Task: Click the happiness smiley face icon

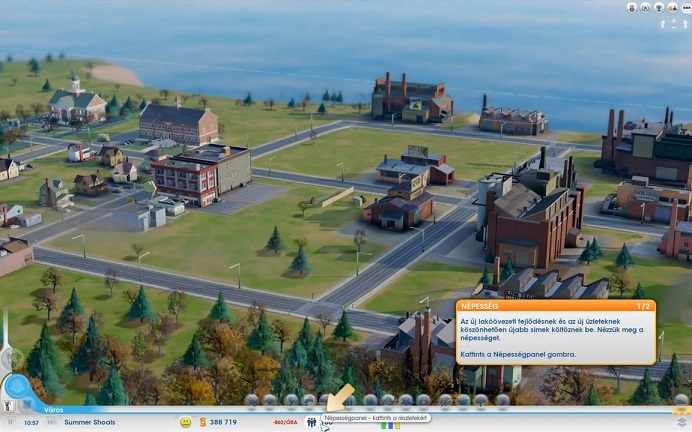Action: pos(186,422)
